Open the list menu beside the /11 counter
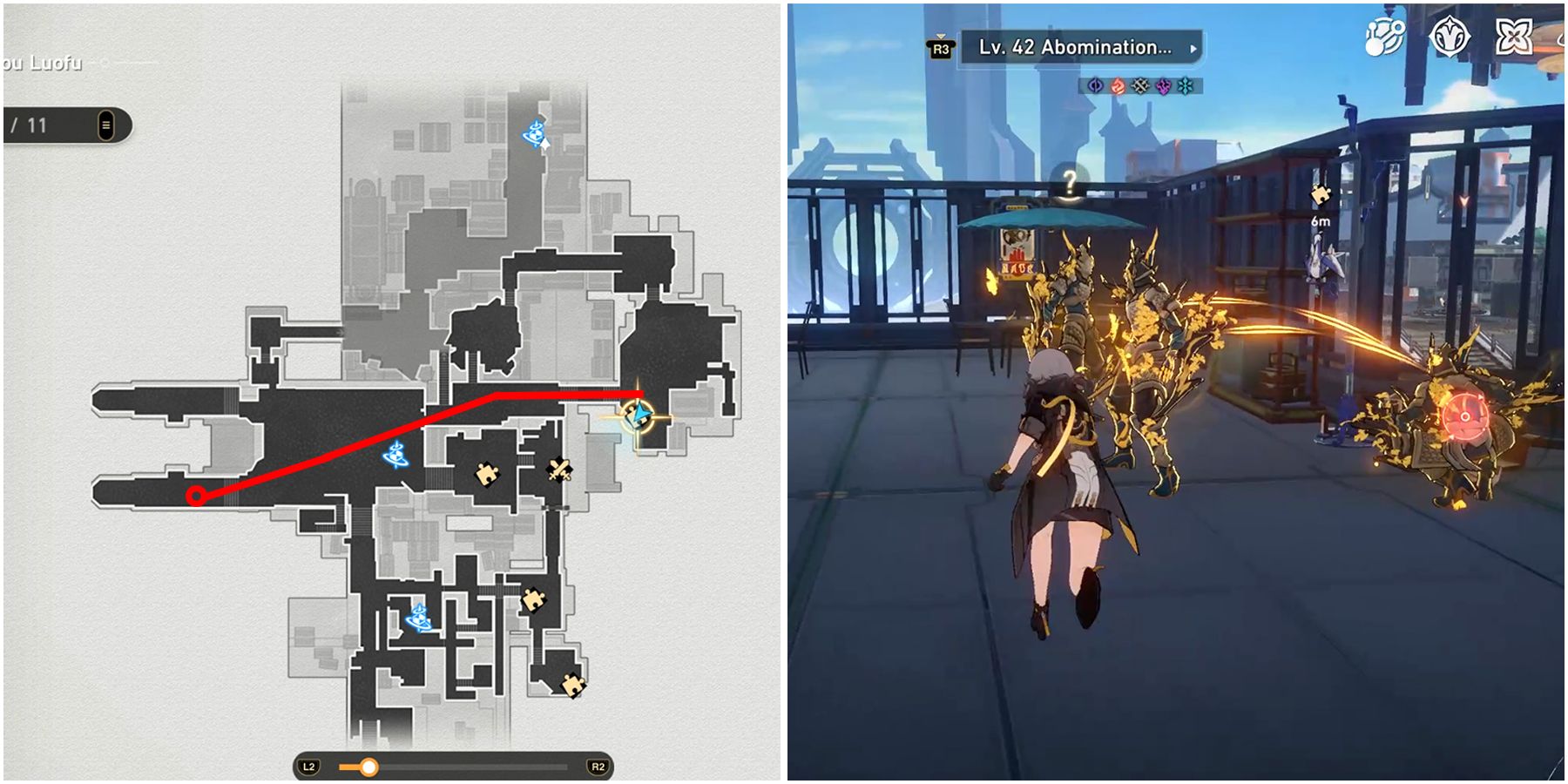Screen dimensions: 1568x784 click(106, 125)
